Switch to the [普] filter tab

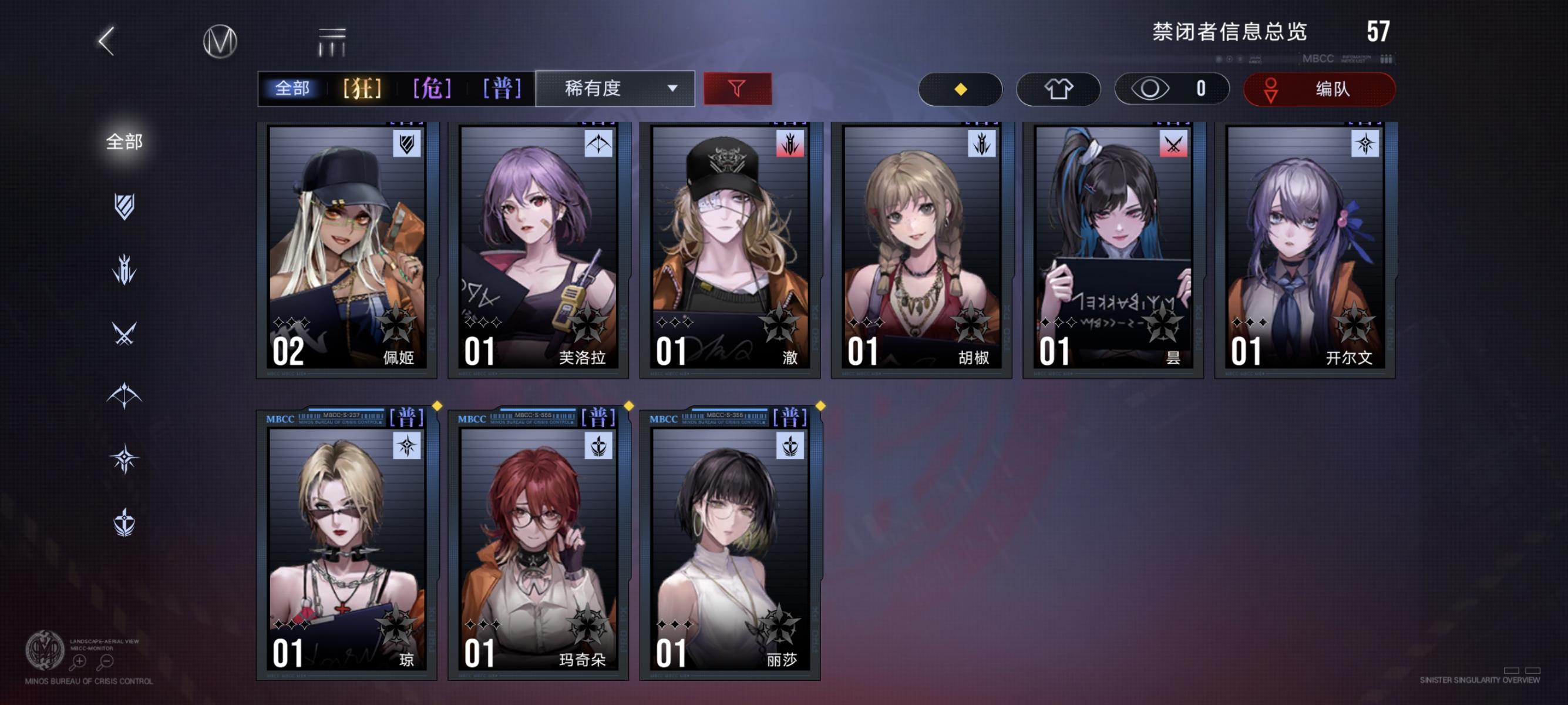[503, 88]
